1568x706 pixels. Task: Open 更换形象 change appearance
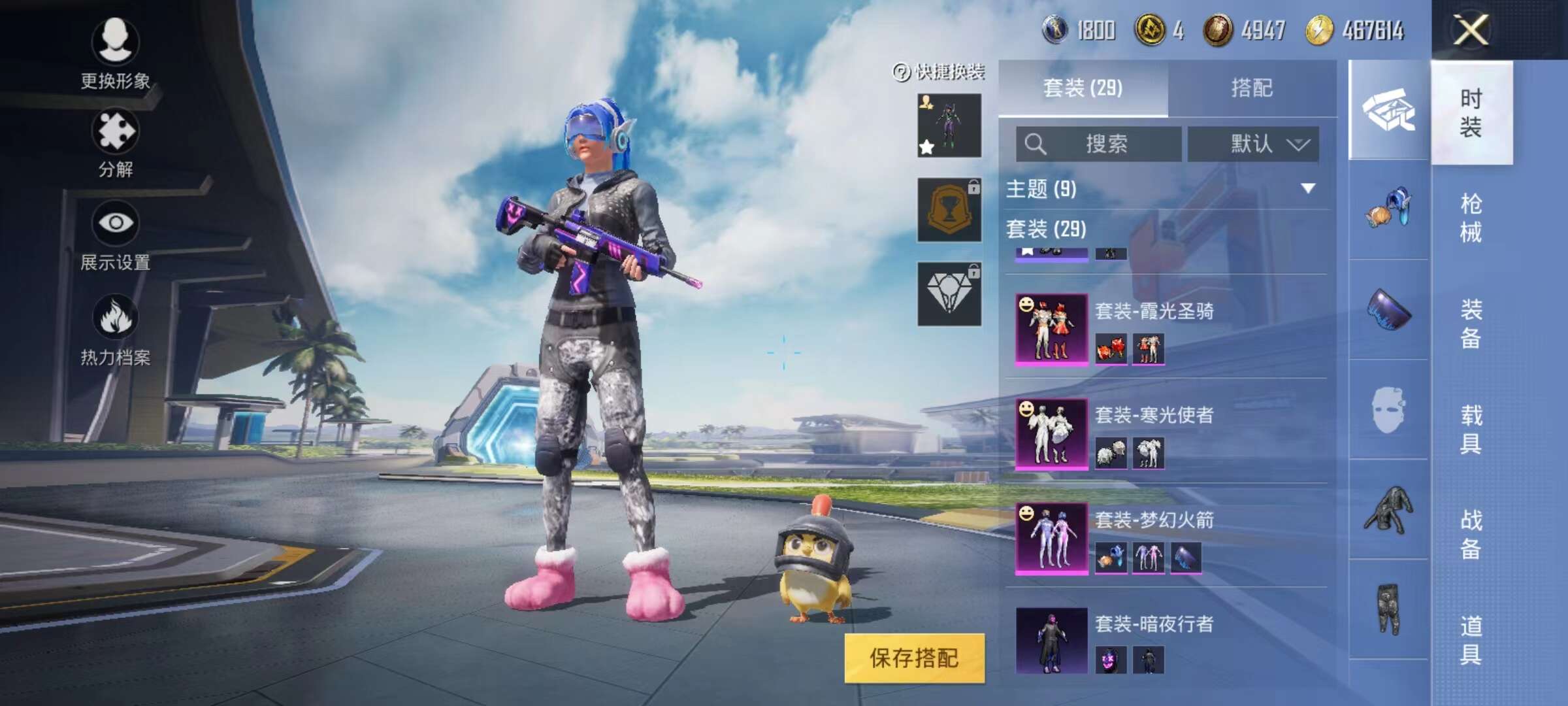coord(115,54)
